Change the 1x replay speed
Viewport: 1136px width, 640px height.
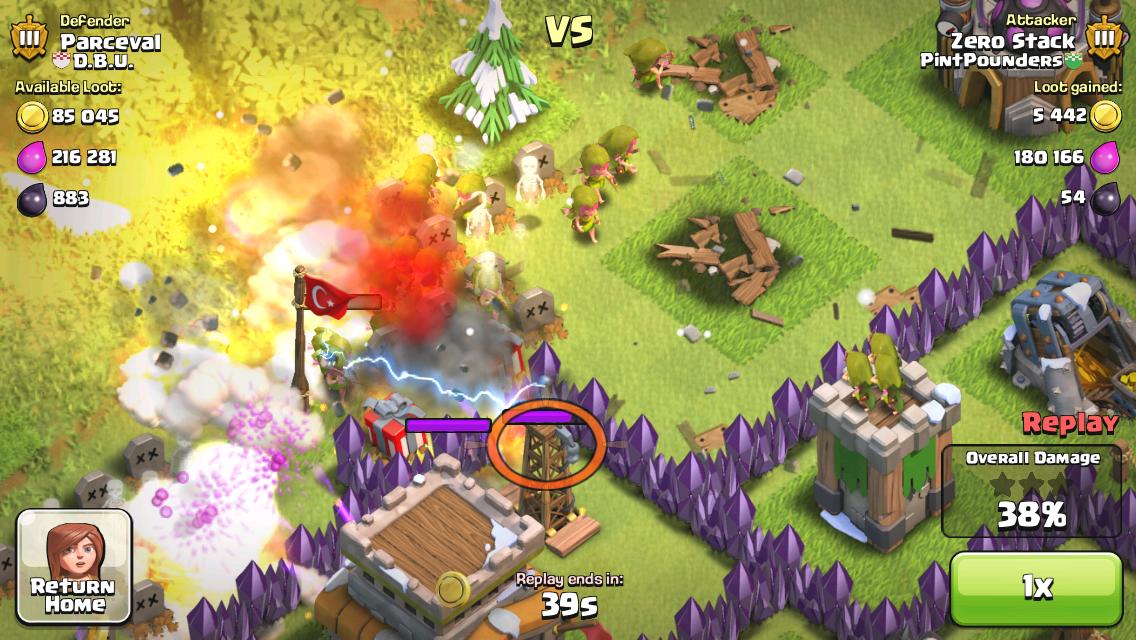(x=1036, y=588)
